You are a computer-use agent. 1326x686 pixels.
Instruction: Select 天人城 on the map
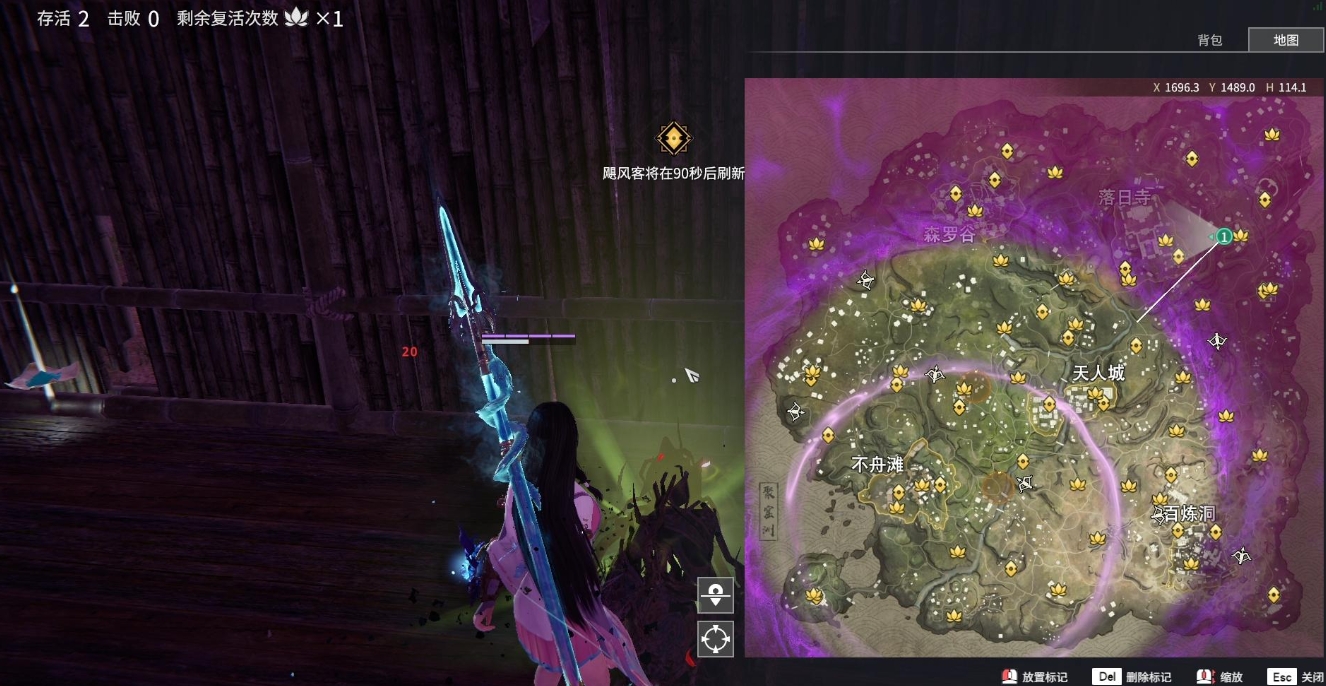(1098, 373)
